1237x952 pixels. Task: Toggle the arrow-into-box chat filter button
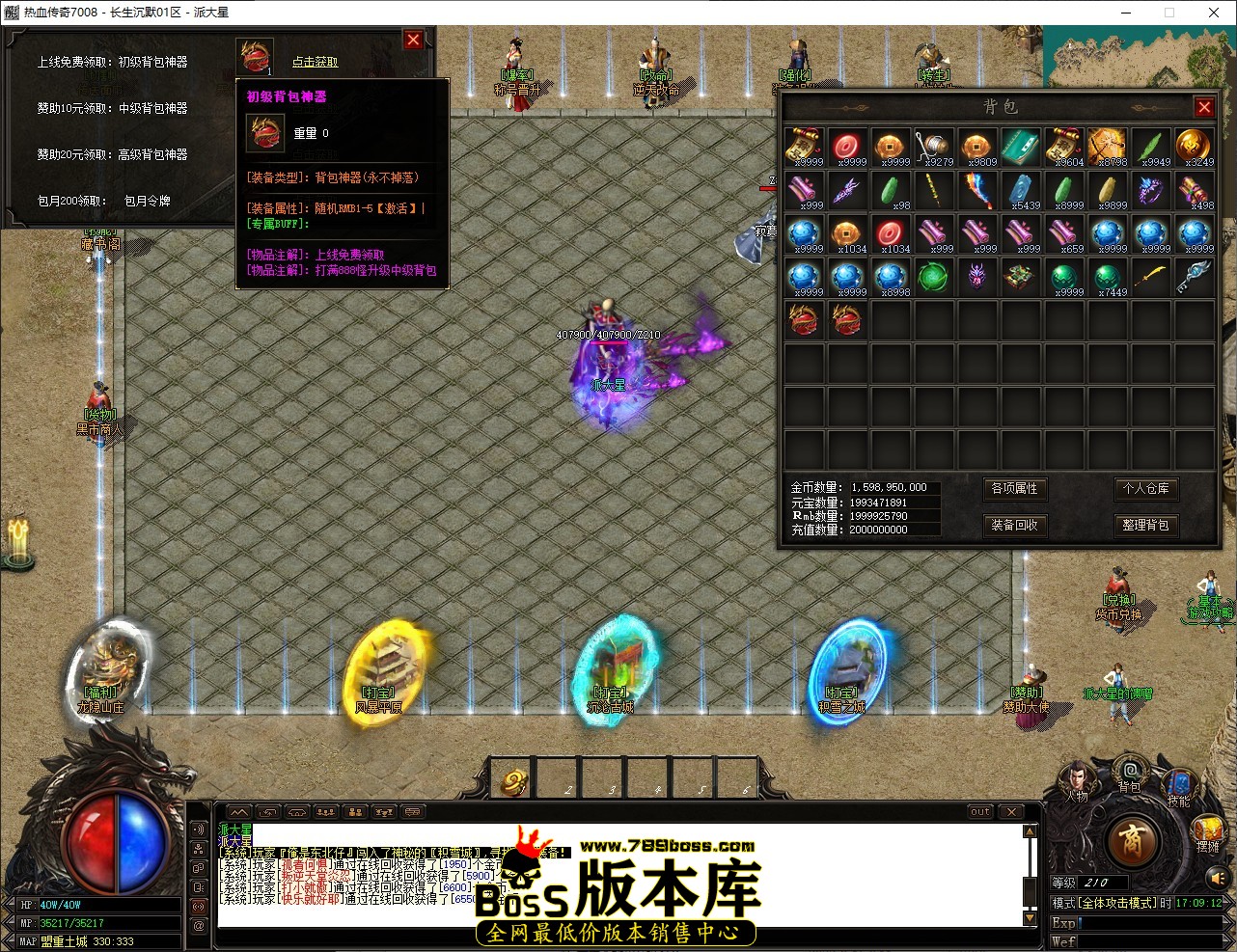pyautogui.click(x=267, y=811)
